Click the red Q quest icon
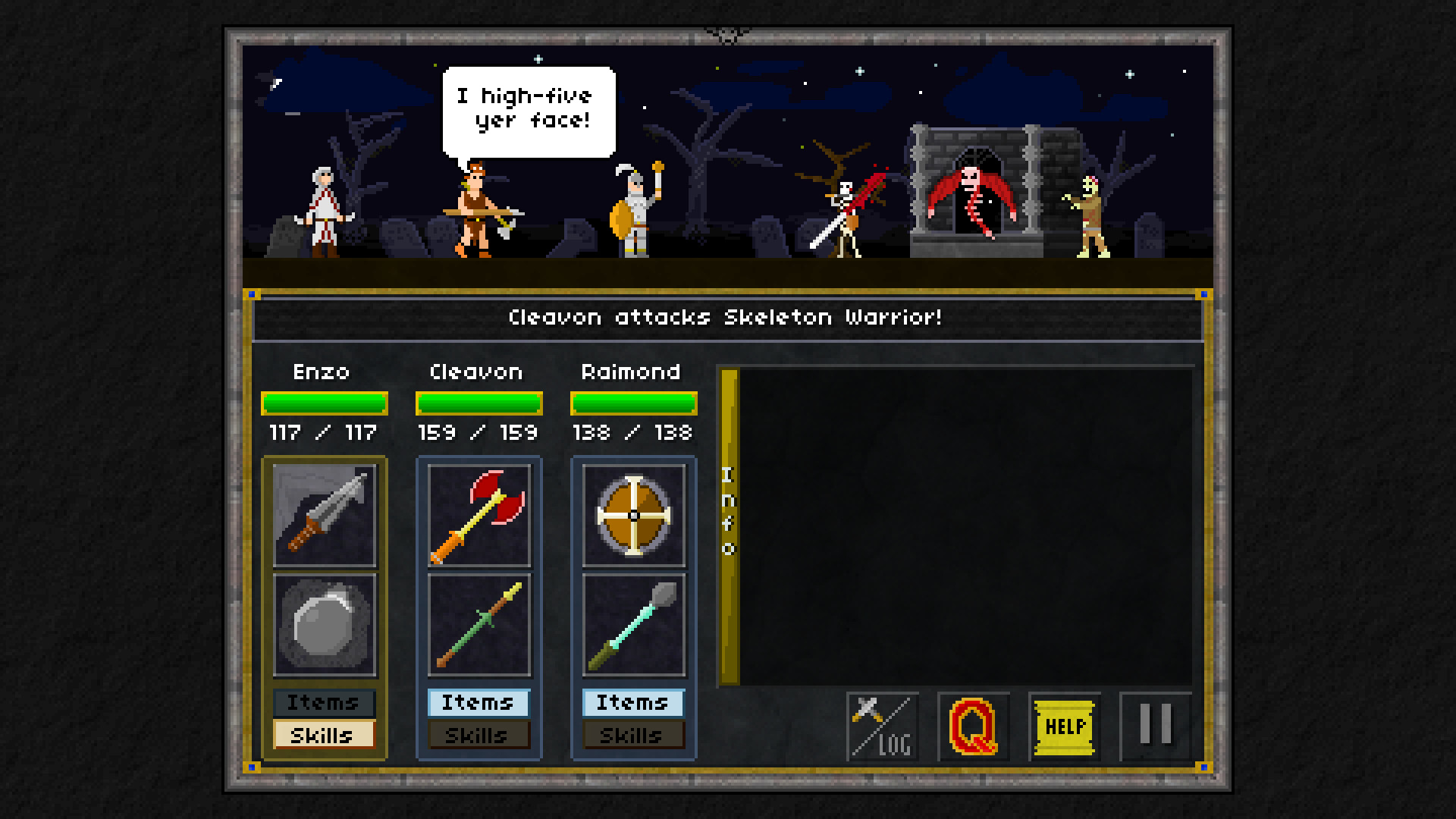The height and width of the screenshot is (819, 1456). pos(974,726)
